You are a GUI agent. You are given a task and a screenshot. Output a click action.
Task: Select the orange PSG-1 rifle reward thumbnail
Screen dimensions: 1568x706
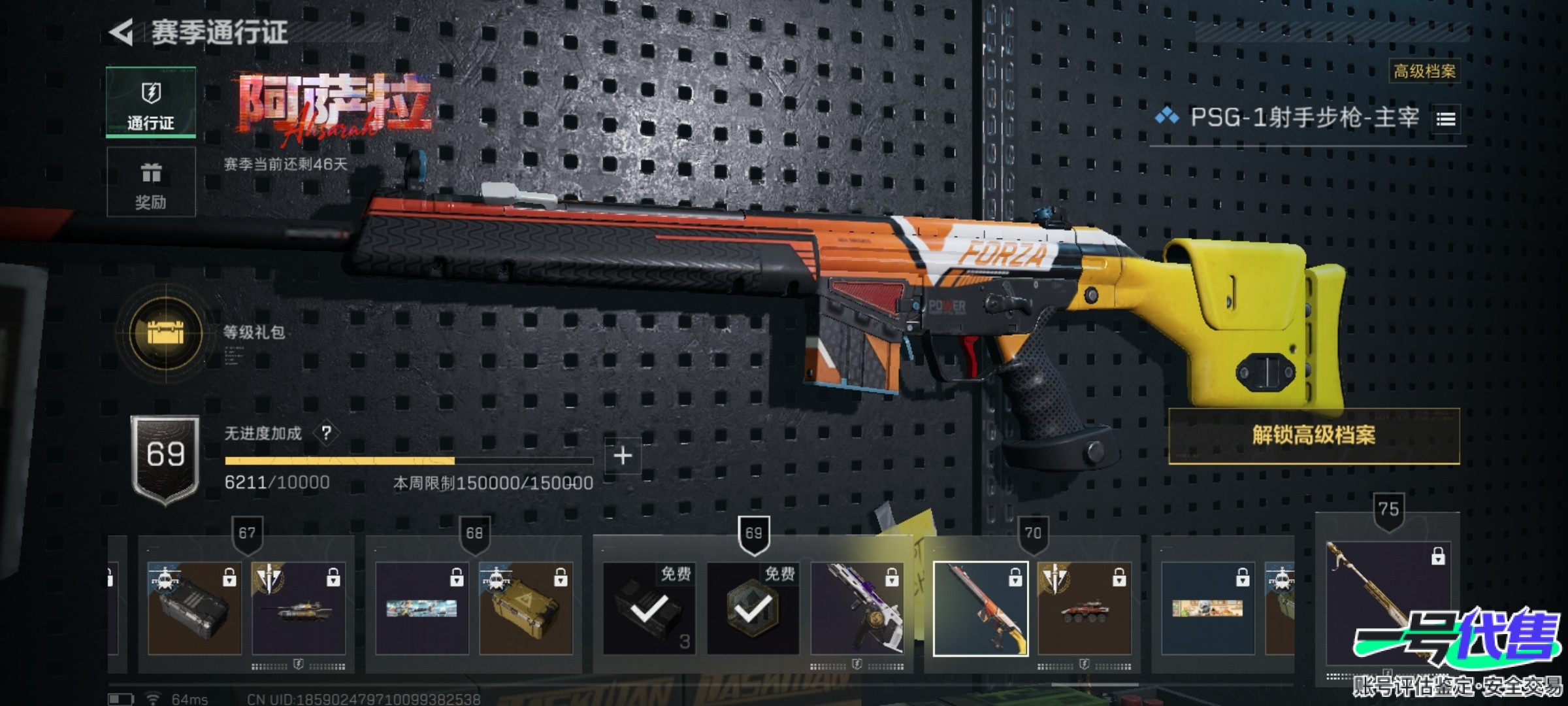tap(980, 608)
